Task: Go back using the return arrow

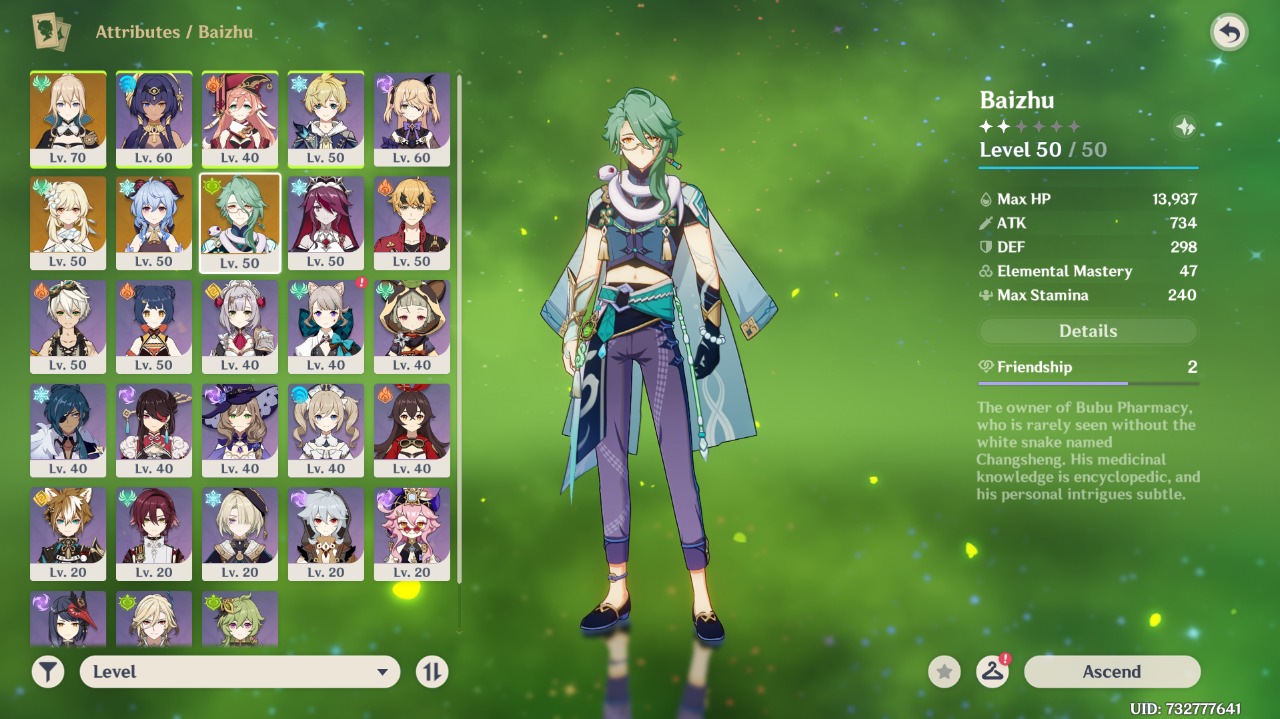Action: 1228,33
